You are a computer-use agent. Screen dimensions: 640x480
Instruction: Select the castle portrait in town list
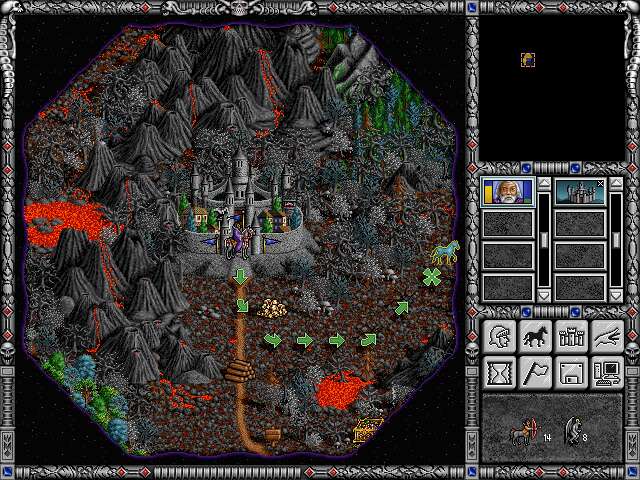[x=580, y=191]
